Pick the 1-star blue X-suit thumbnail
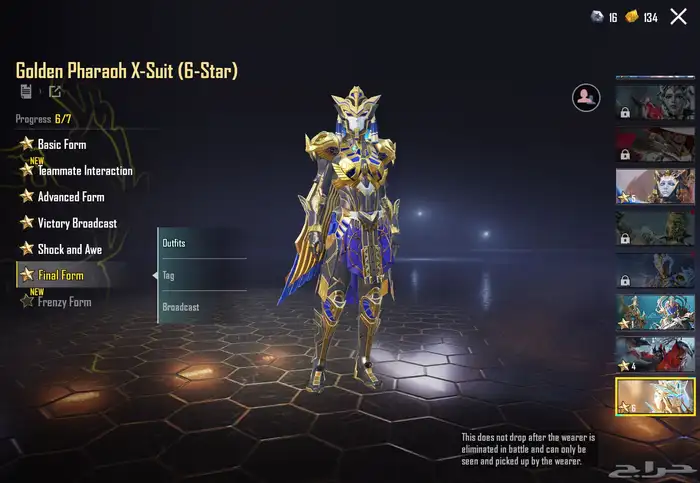Viewport: 700px width, 483px height. click(x=654, y=312)
